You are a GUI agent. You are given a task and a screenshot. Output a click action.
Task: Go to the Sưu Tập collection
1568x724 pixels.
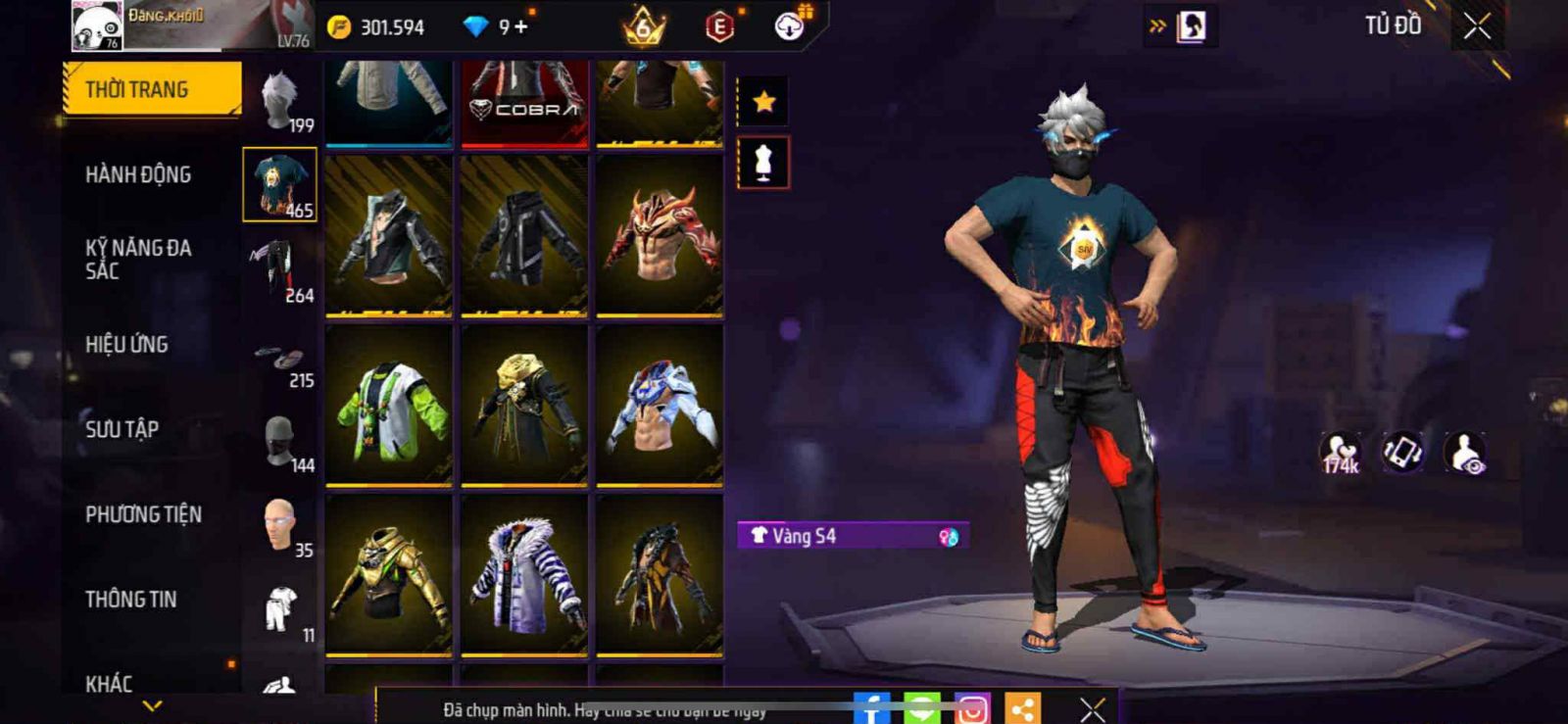[x=122, y=429]
